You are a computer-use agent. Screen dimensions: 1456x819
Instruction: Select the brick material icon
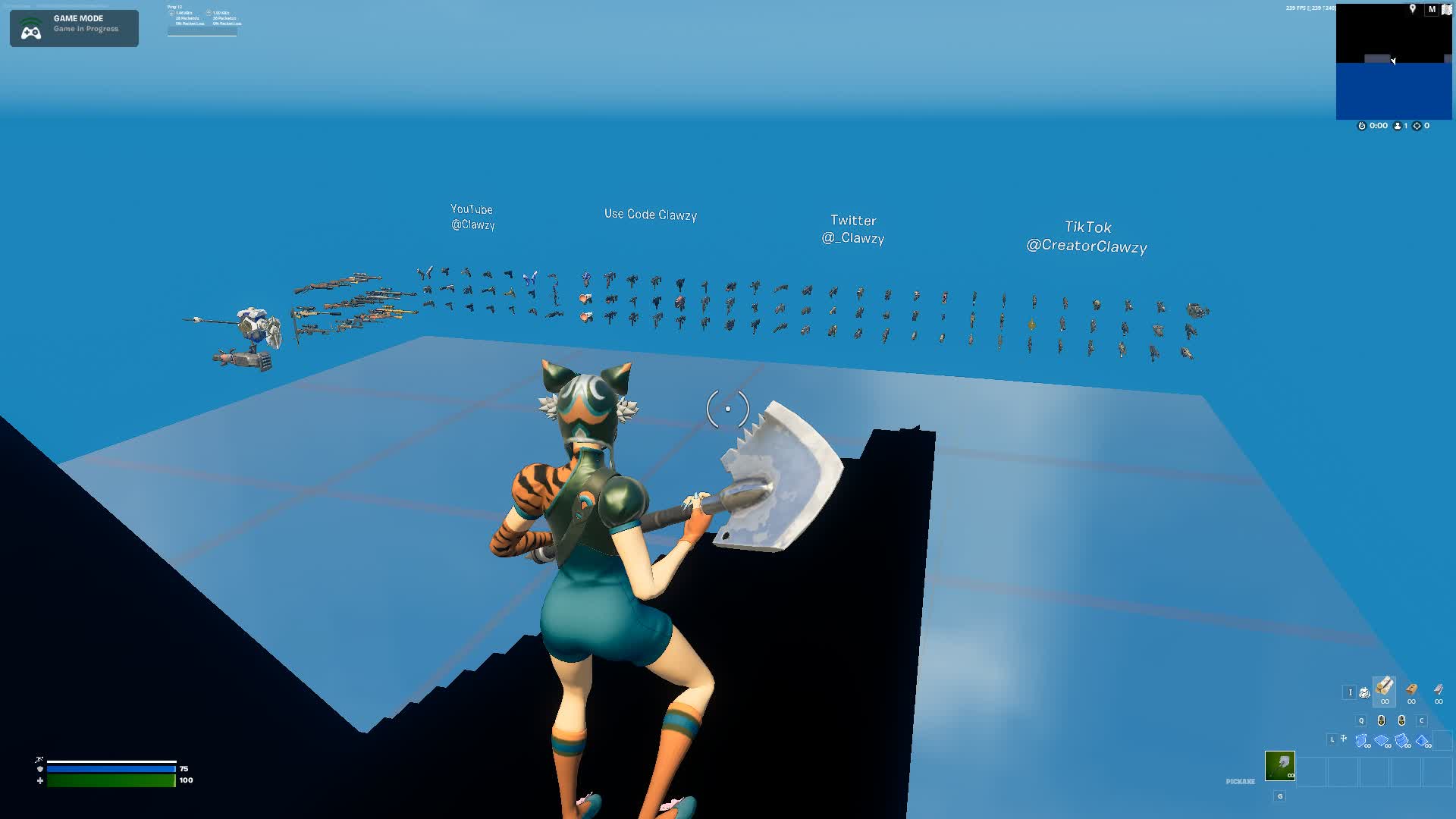tap(1411, 690)
